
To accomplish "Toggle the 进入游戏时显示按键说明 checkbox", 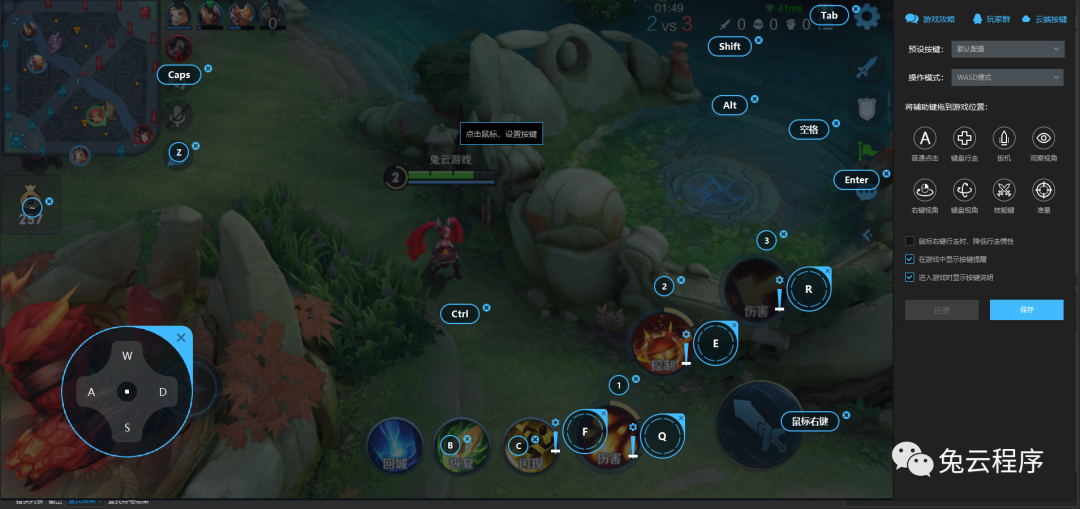I will point(909,277).
